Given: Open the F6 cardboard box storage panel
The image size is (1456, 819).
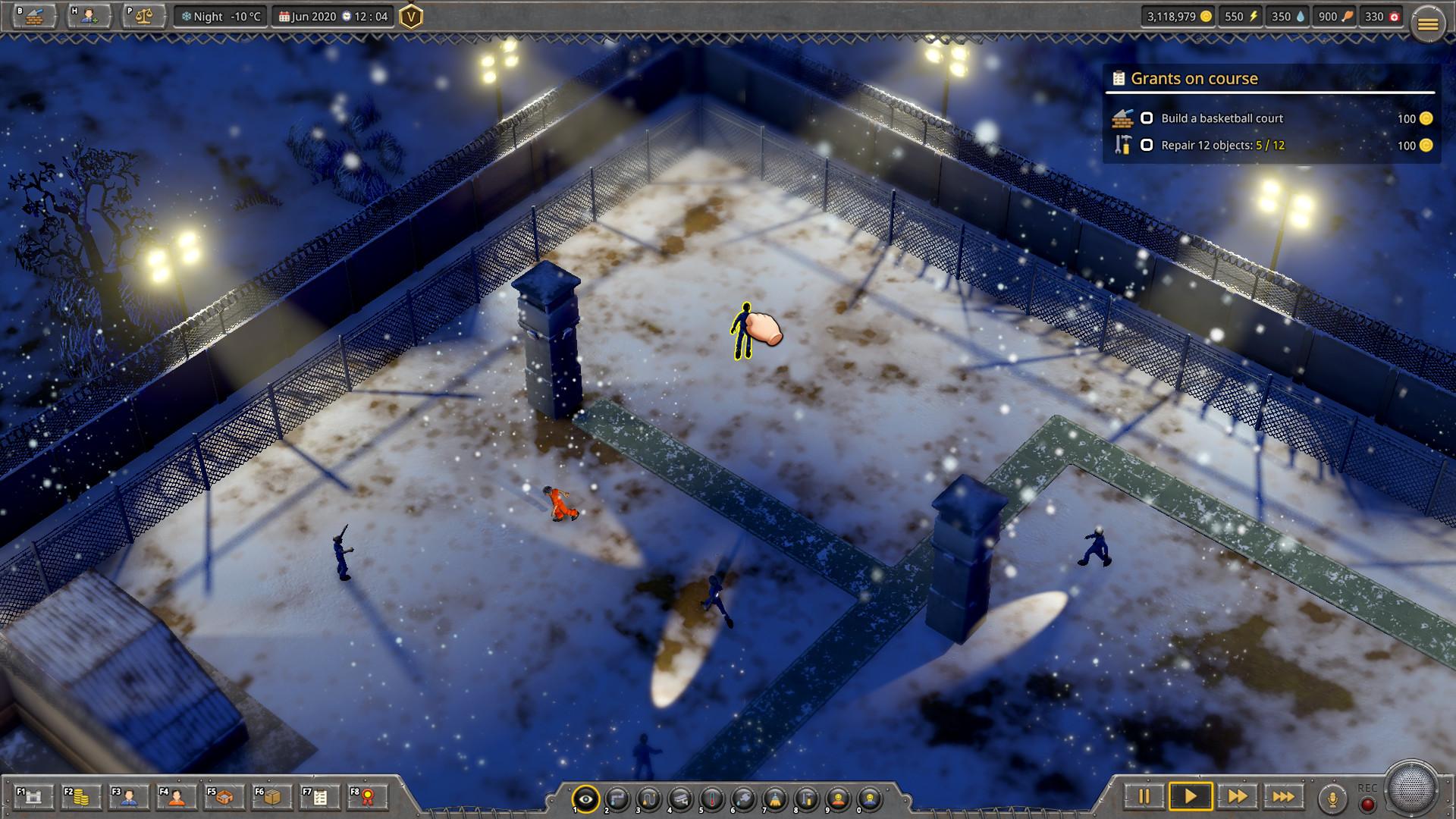Looking at the screenshot, I should 271,797.
